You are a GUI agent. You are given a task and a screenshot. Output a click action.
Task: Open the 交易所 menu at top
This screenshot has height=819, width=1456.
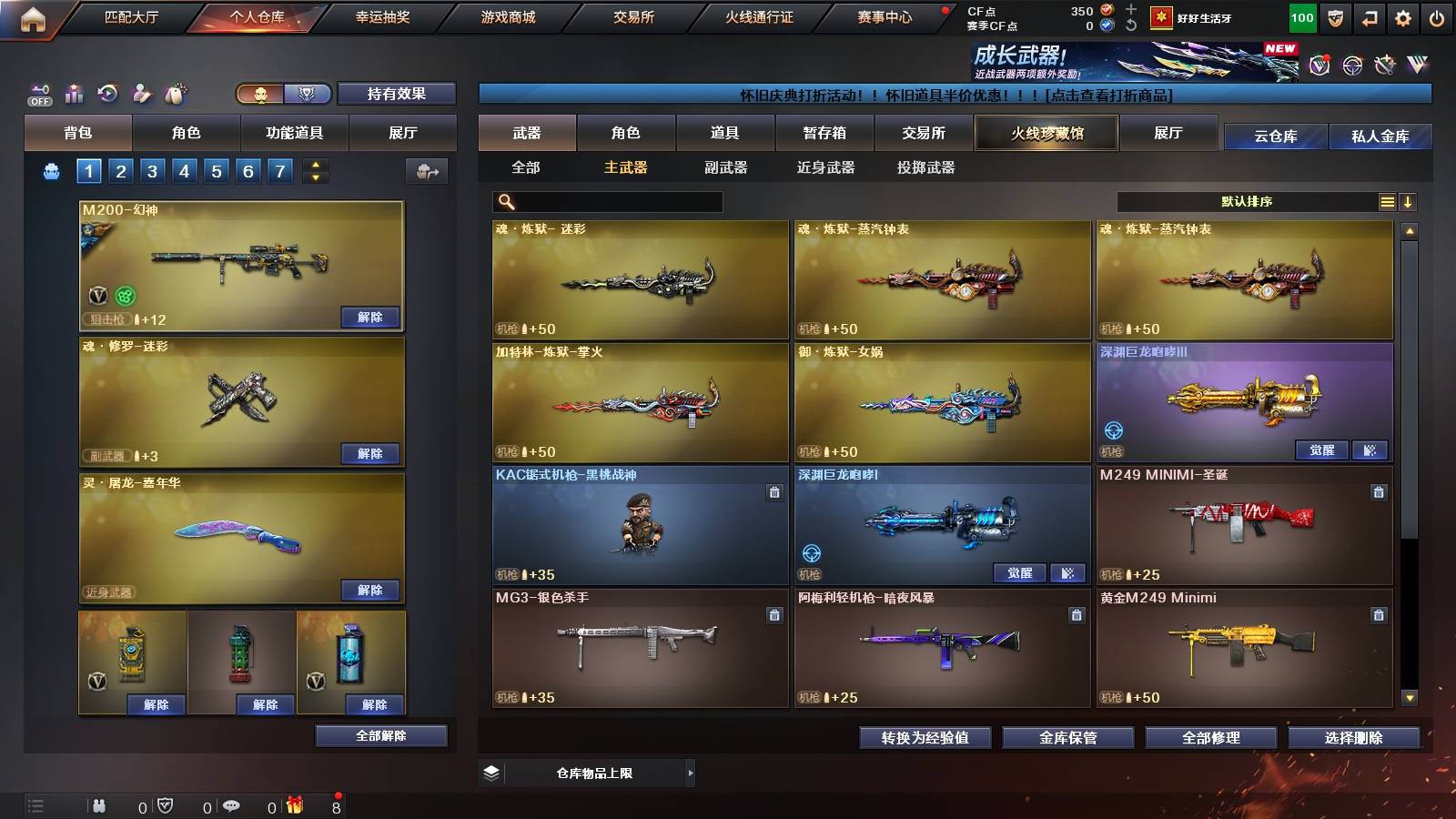(x=635, y=16)
